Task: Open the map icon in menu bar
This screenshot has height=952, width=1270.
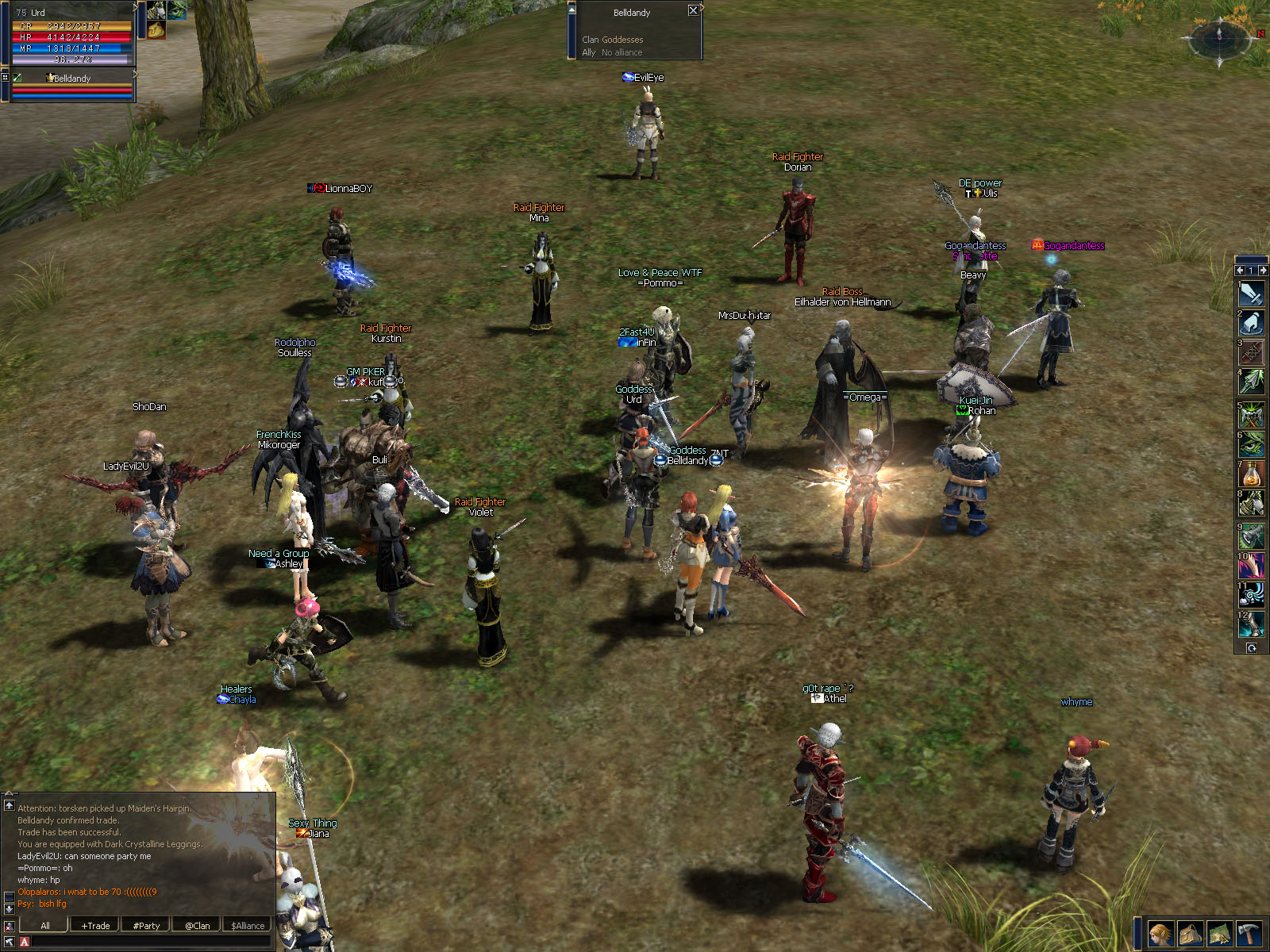Action: pyautogui.click(x=1219, y=934)
